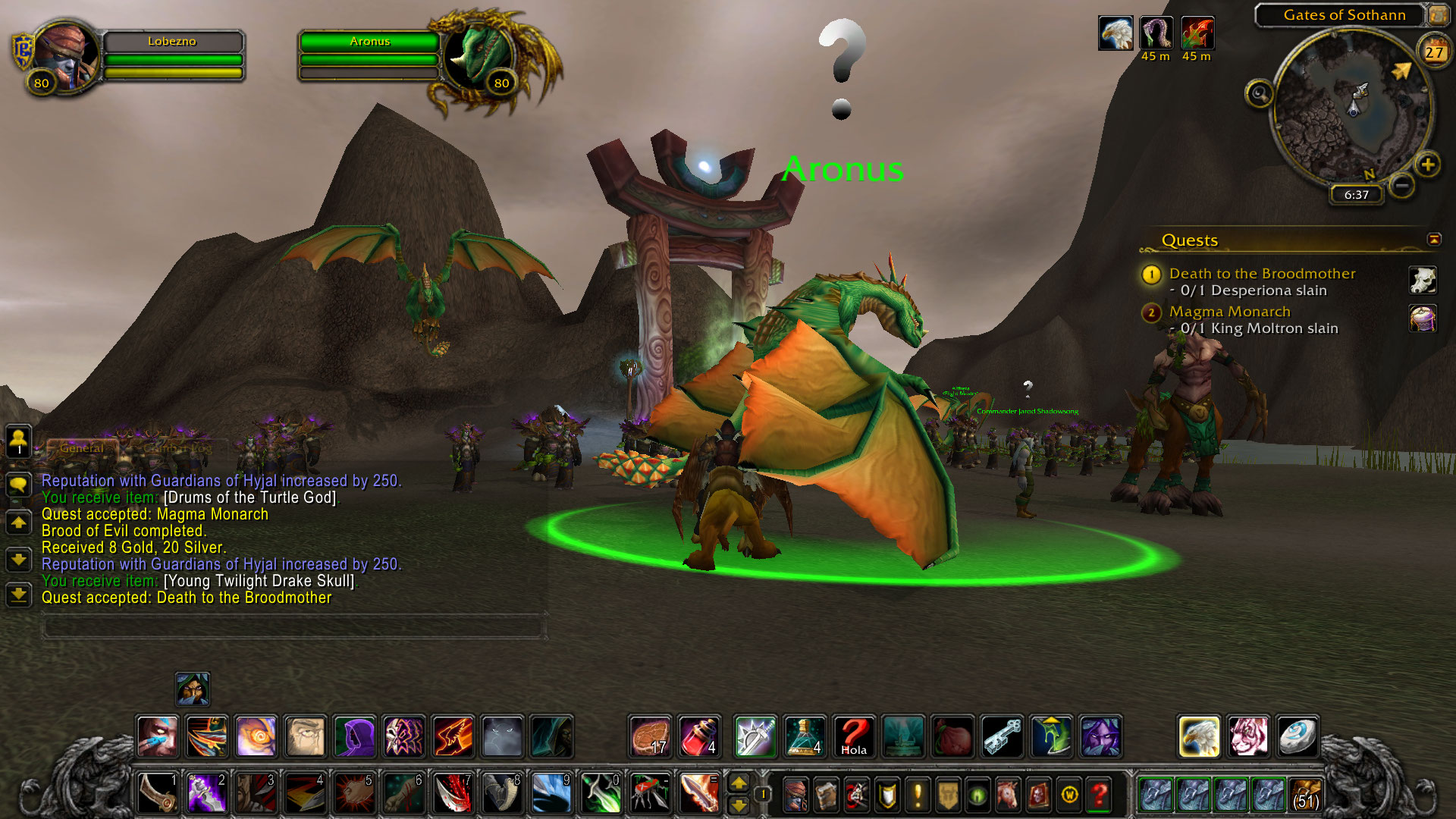Summon the white eagle mount
The width and height of the screenshot is (1456, 819).
[1199, 736]
